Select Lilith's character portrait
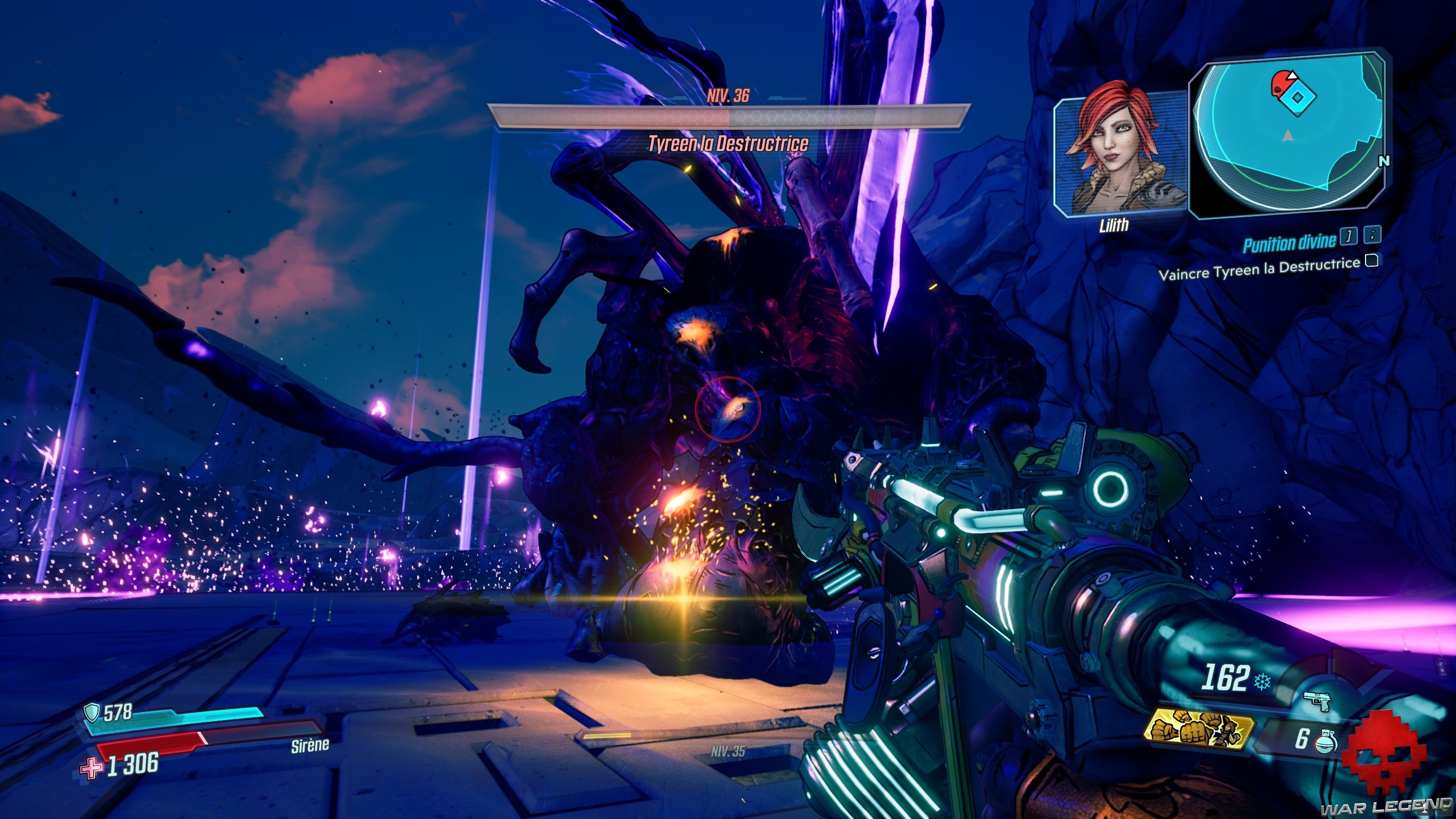The height and width of the screenshot is (819, 1456). [1119, 155]
